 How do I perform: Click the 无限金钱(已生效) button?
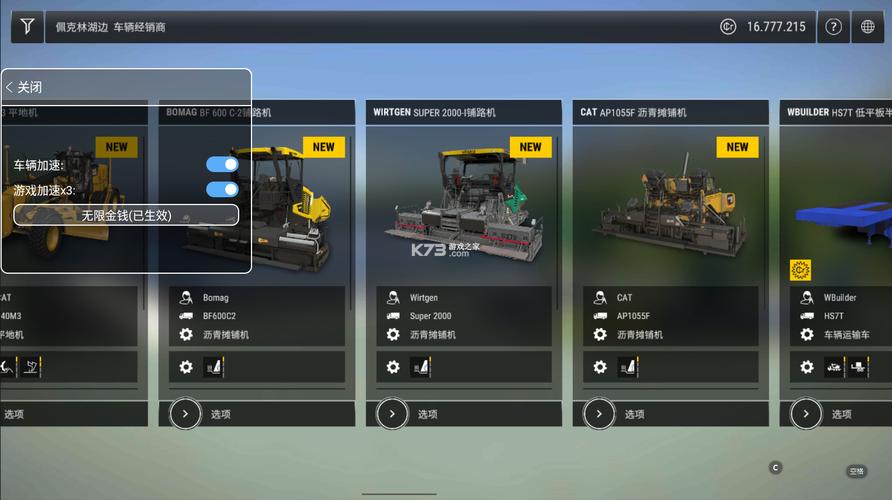coord(126,215)
